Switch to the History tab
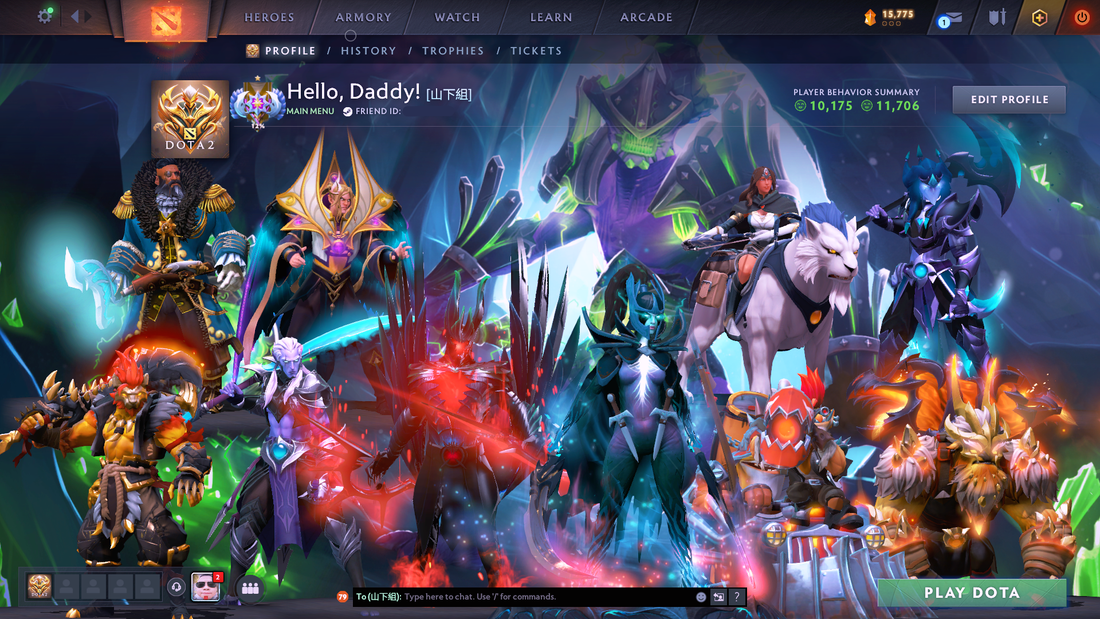Image resolution: width=1100 pixels, height=619 pixels. (x=368, y=51)
